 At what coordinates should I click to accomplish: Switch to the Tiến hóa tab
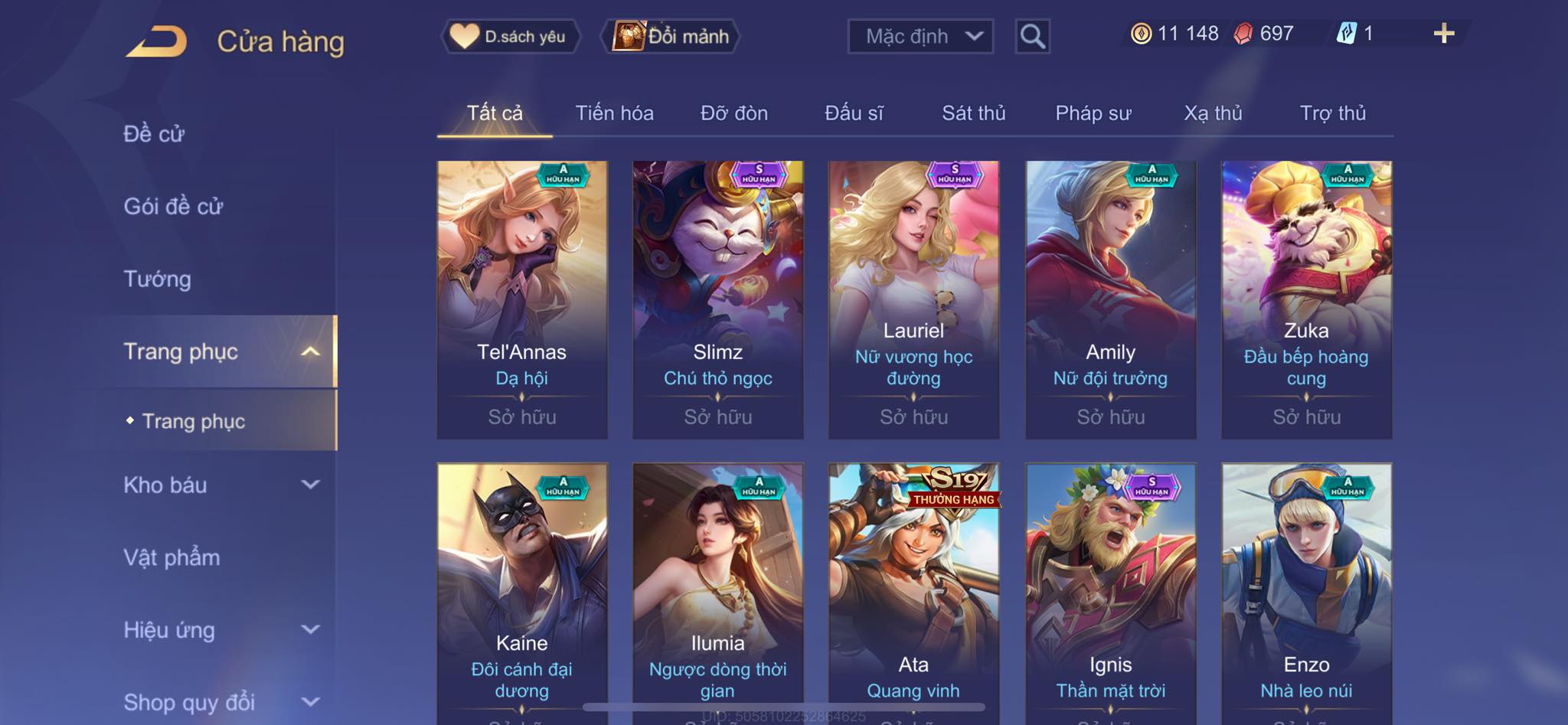(614, 113)
